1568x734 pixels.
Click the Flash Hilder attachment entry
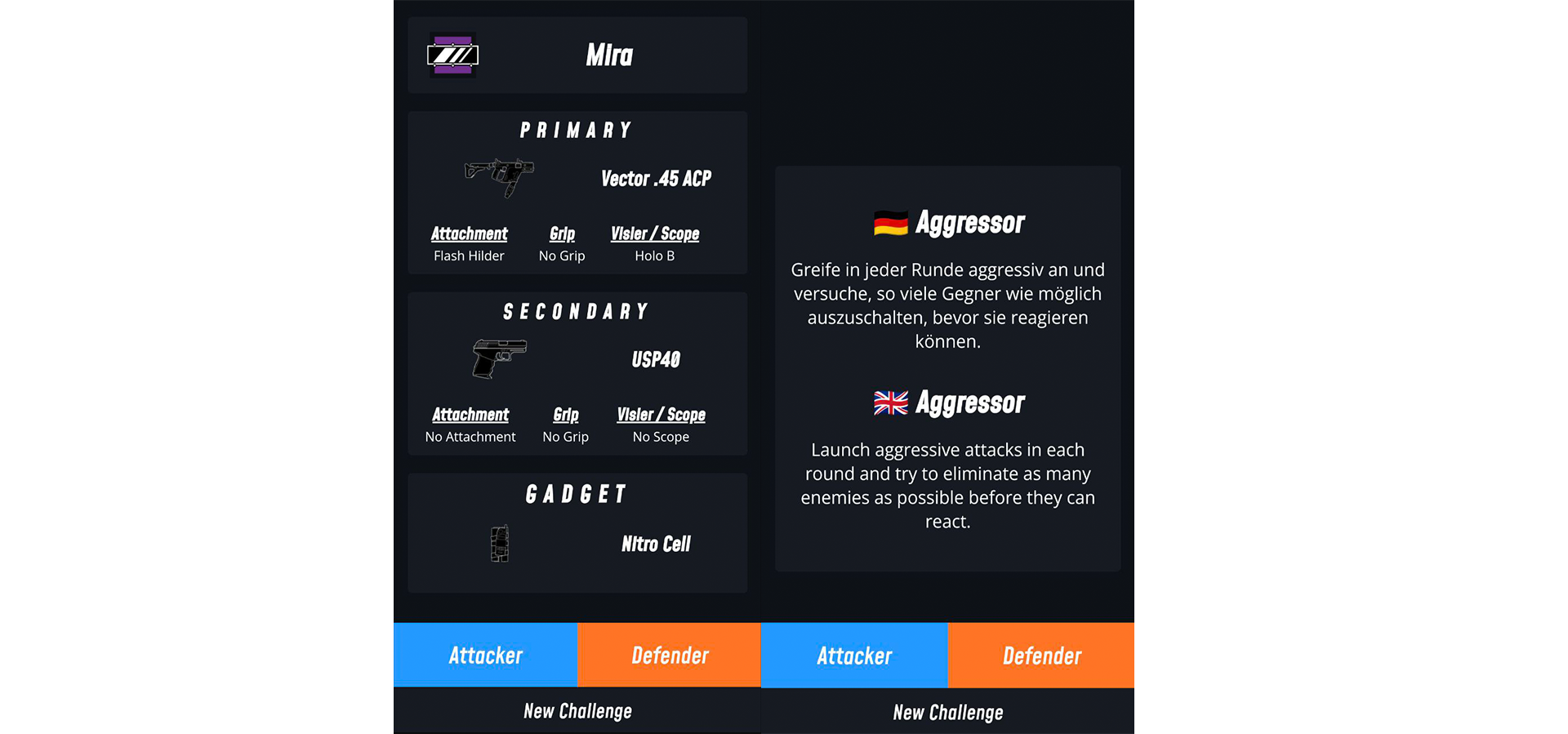pyautogui.click(x=470, y=245)
